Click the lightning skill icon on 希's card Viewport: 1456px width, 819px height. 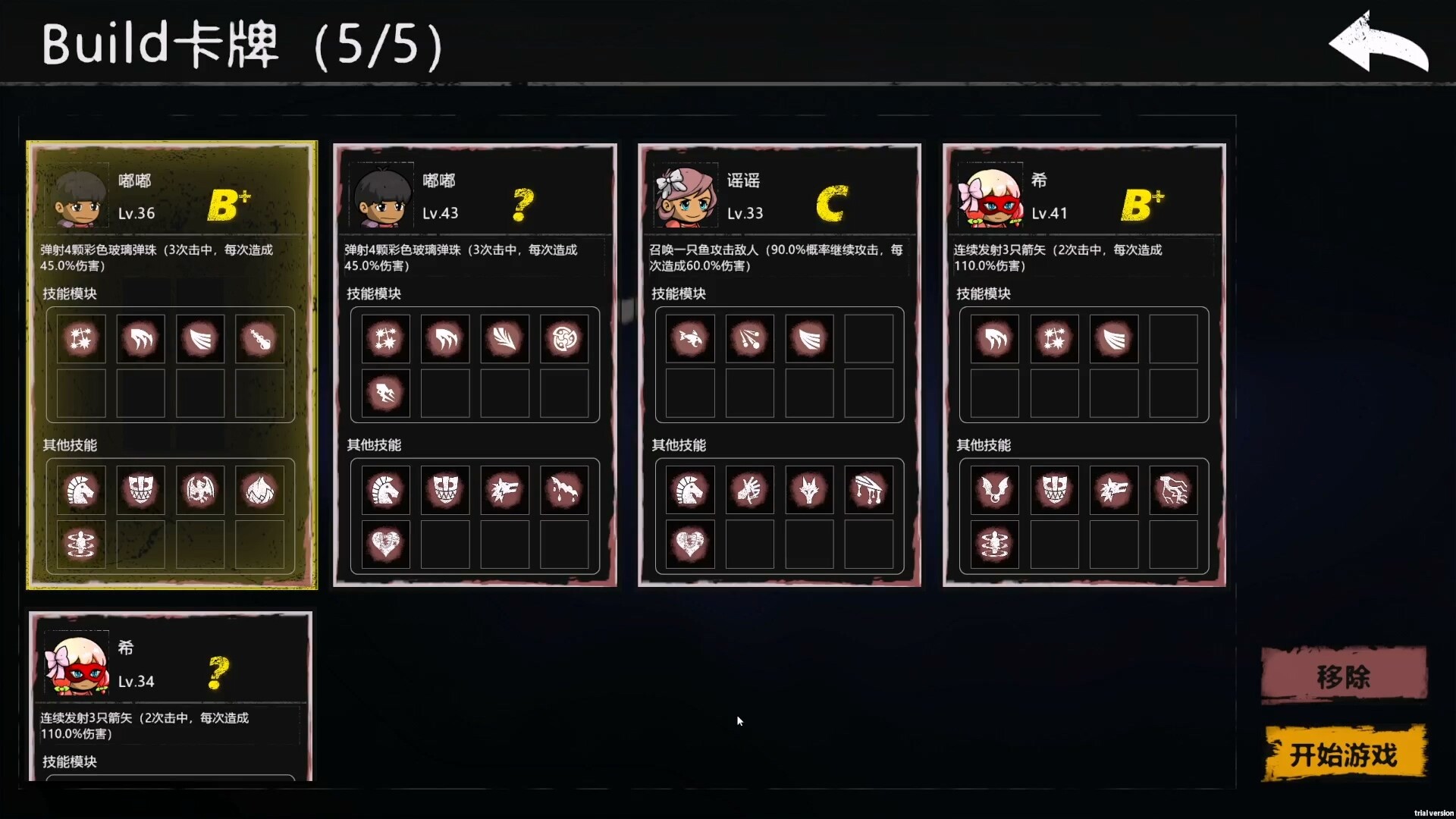click(x=1174, y=489)
